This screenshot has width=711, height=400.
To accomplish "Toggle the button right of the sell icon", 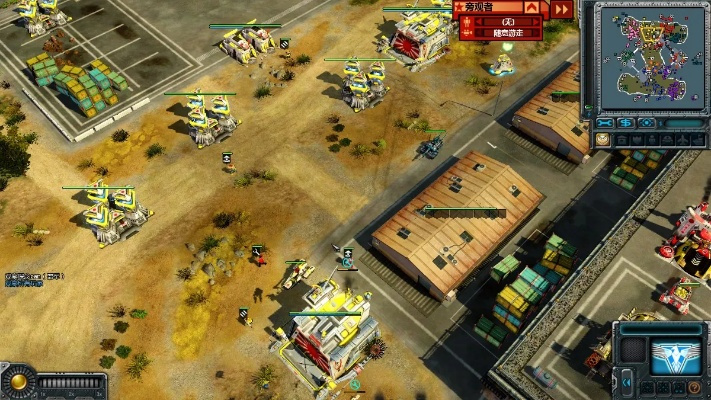I will tap(648, 124).
